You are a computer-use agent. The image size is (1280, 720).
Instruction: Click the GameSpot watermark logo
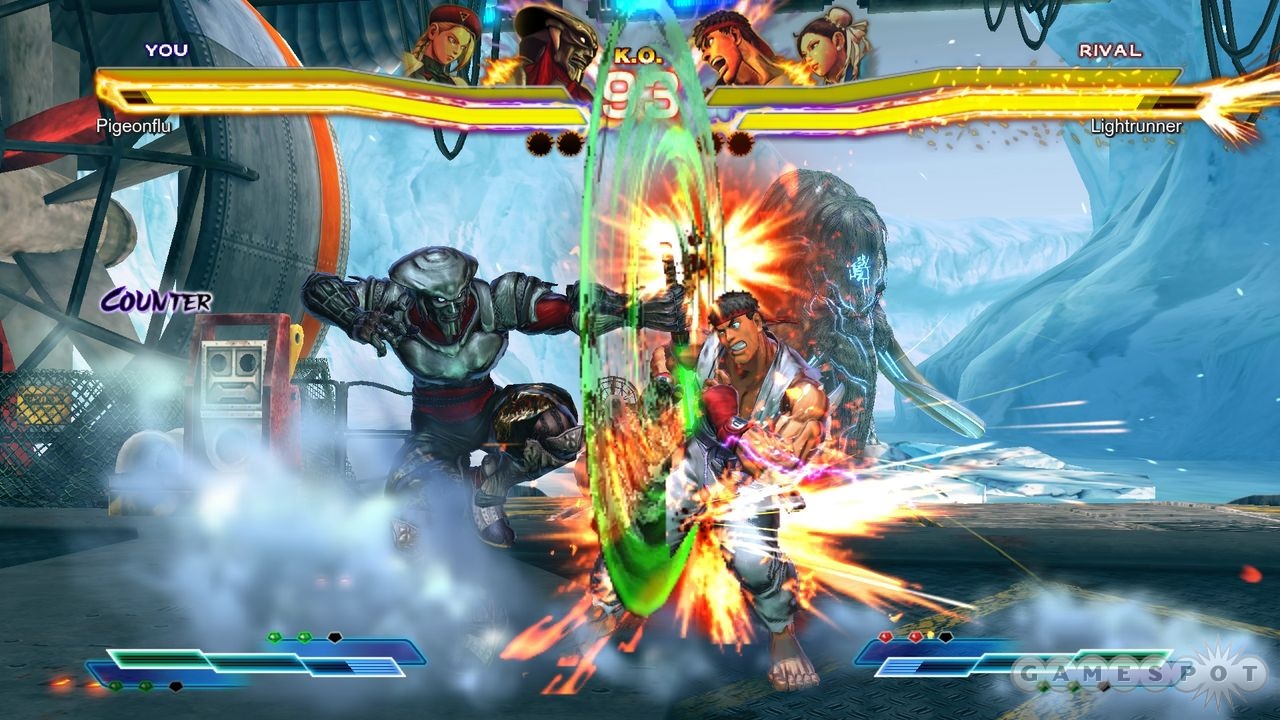pos(1138,671)
